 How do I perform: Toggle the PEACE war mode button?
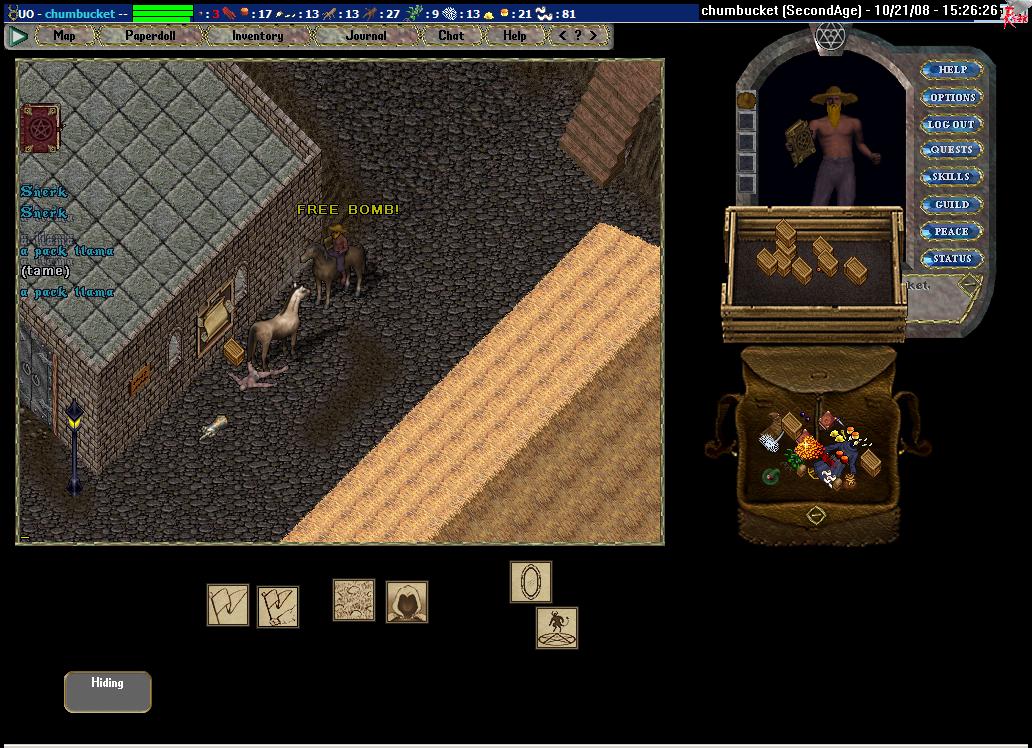click(952, 231)
